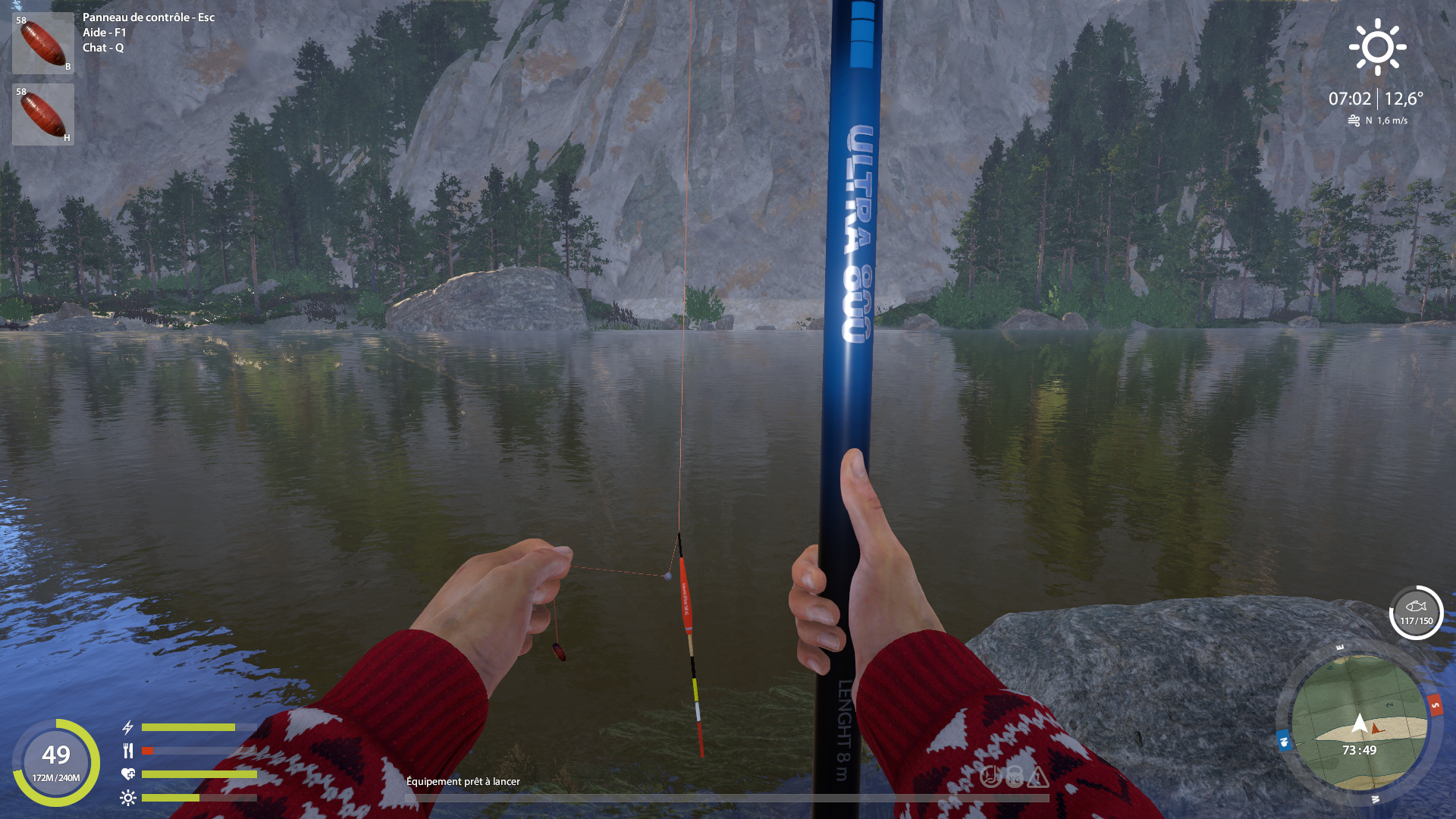Click the level 49 experience ring
Screen dimensions: 1456x819
click(56, 762)
